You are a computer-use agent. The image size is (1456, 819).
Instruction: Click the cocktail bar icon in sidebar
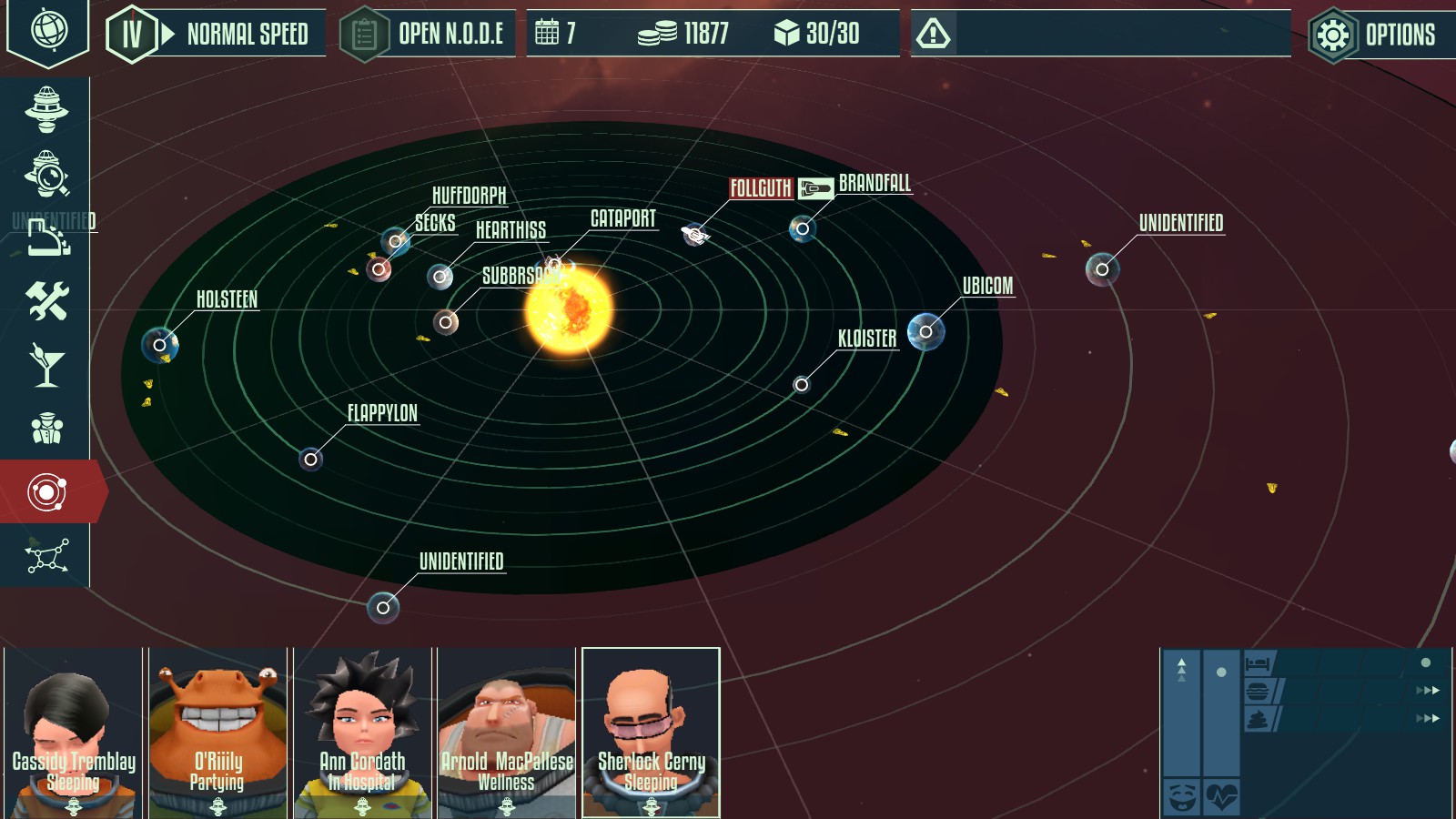click(x=47, y=365)
